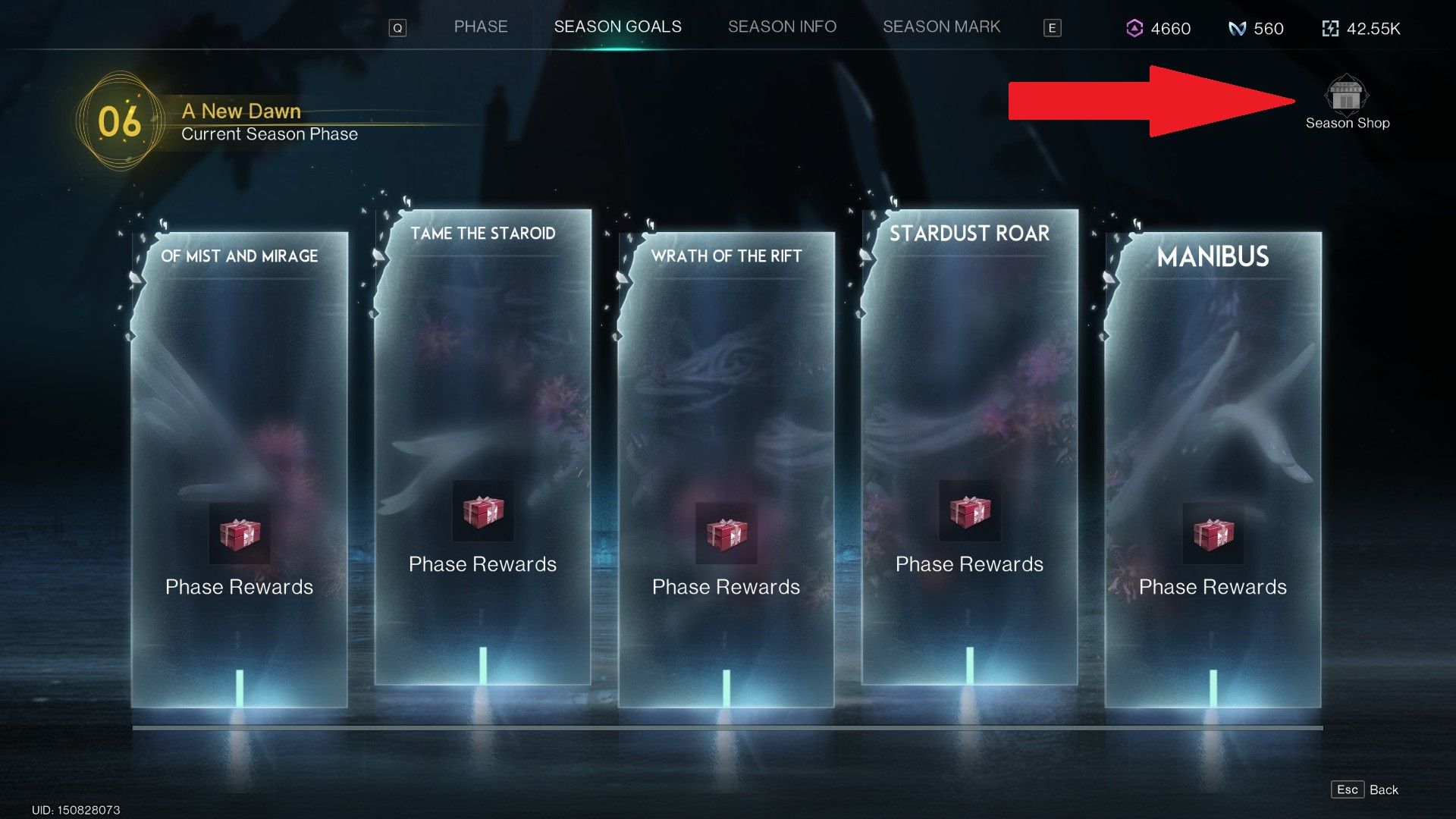1456x819 pixels.
Task: Open the SEASON MARK tab
Action: 942,27
